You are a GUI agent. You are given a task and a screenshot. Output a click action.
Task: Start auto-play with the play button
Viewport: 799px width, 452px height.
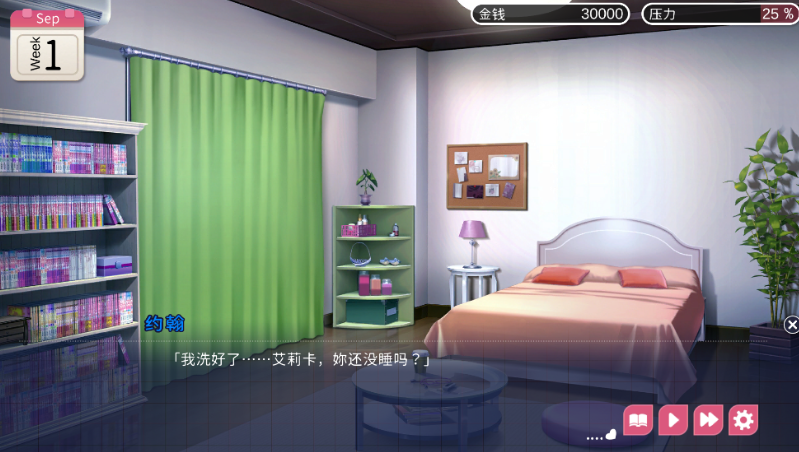point(673,420)
